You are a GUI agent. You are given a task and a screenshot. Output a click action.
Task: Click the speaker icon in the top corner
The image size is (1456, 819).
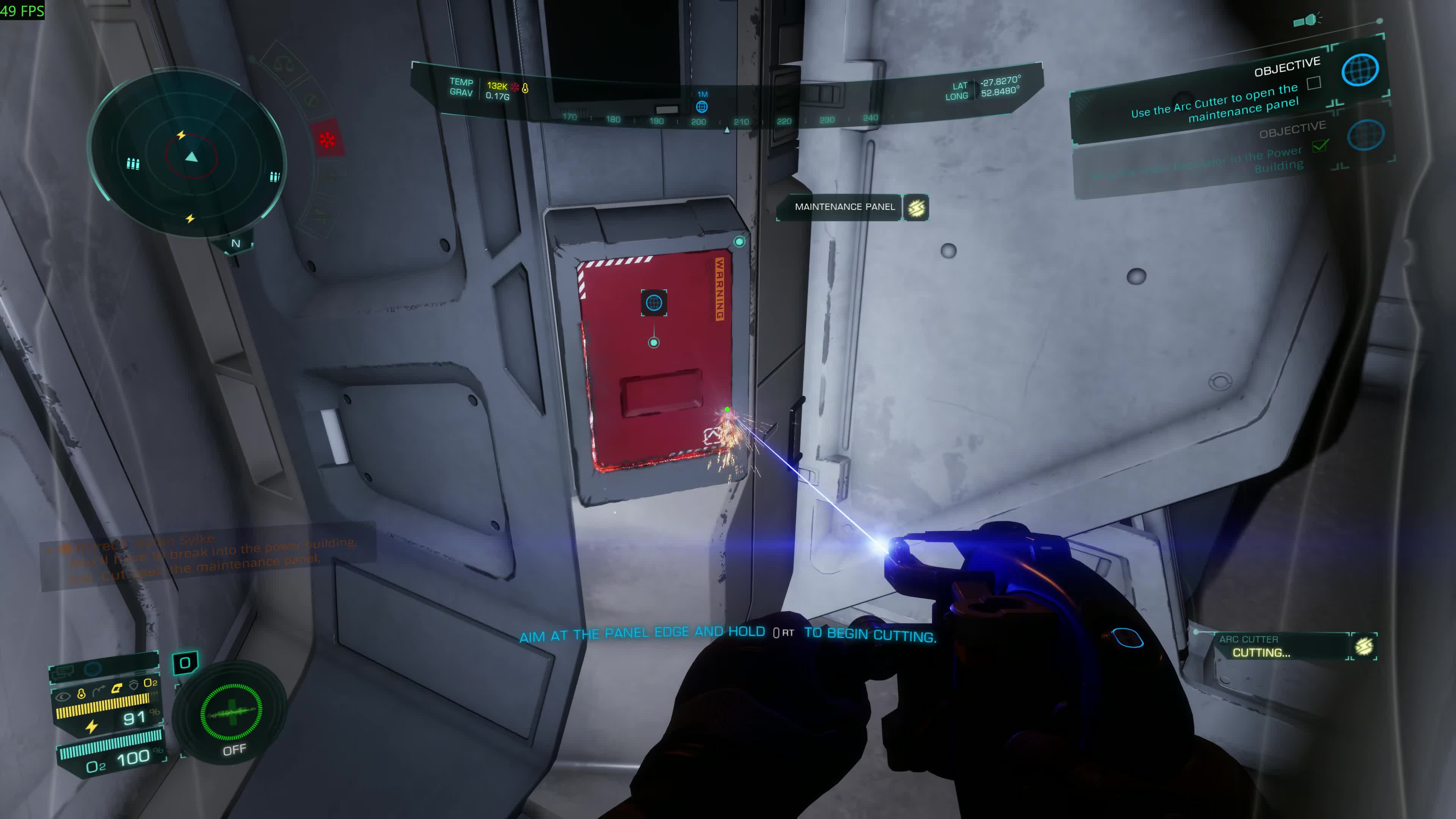point(1307,20)
